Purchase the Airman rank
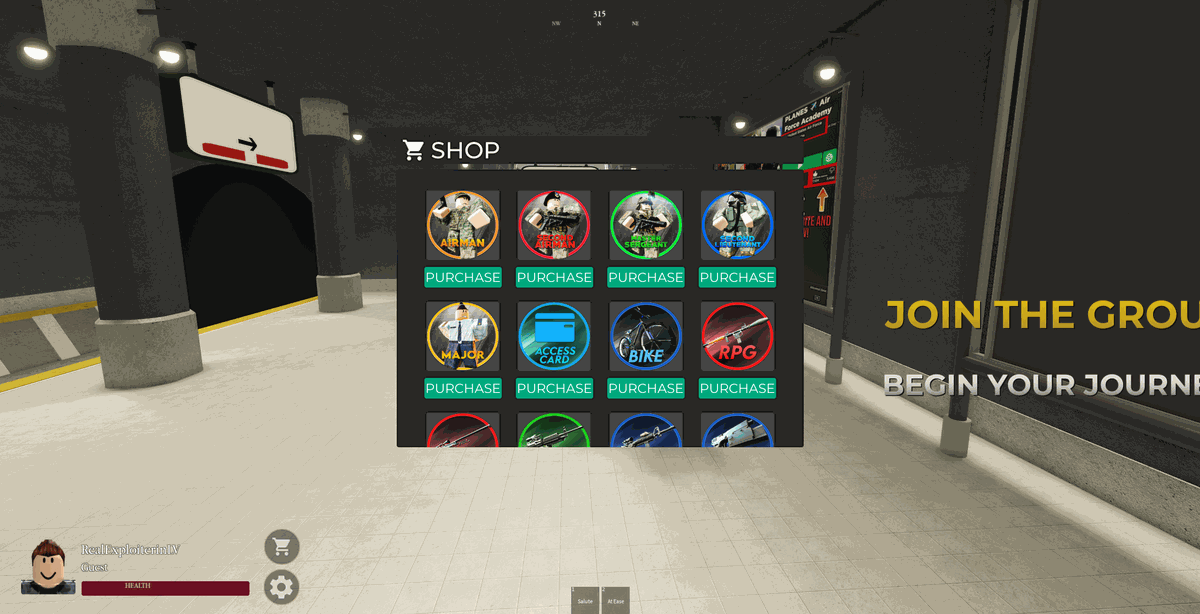Screen dimensions: 1200x614 click(x=462, y=277)
